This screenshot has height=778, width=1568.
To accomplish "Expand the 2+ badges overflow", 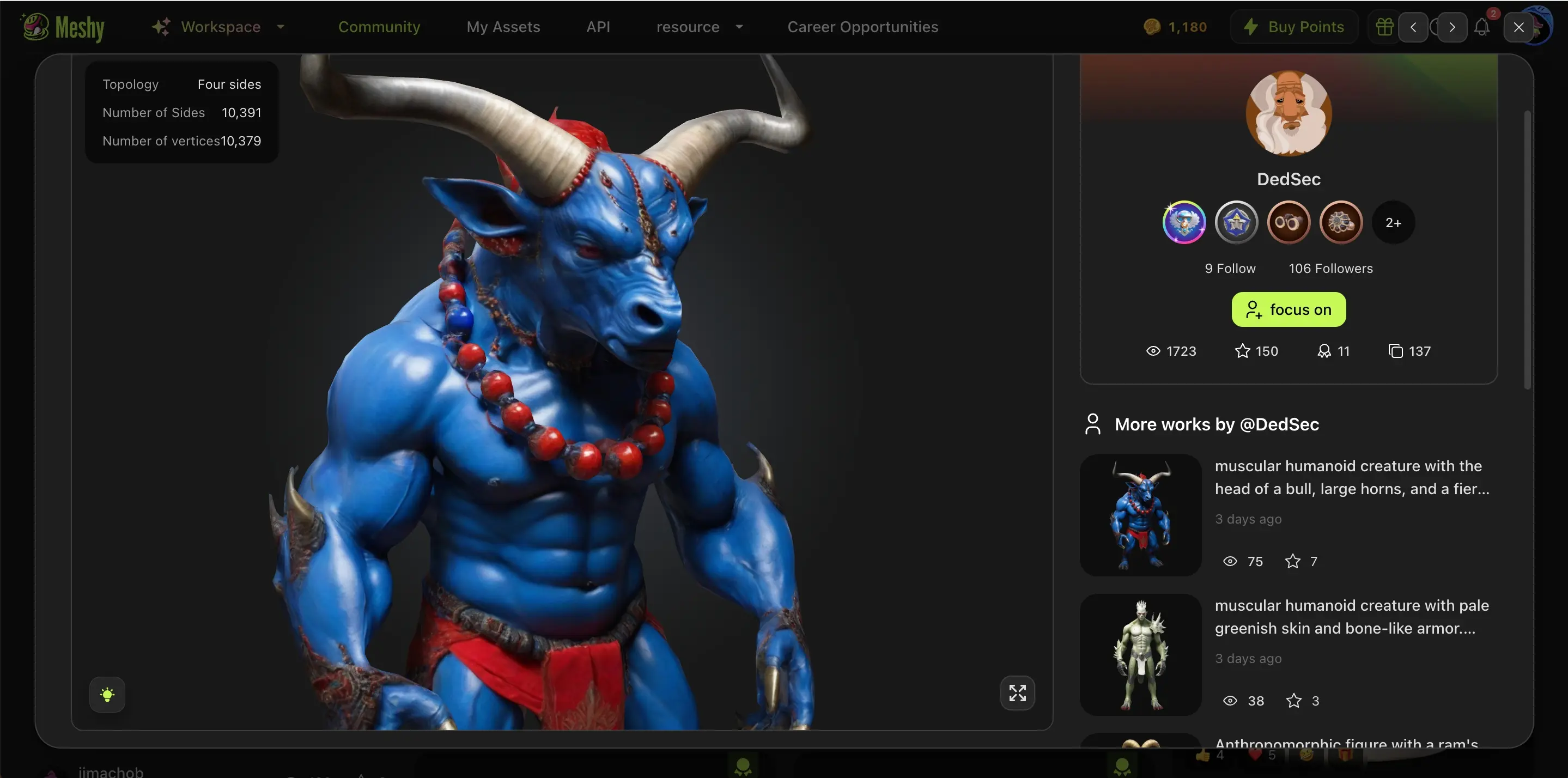I will point(1393,222).
